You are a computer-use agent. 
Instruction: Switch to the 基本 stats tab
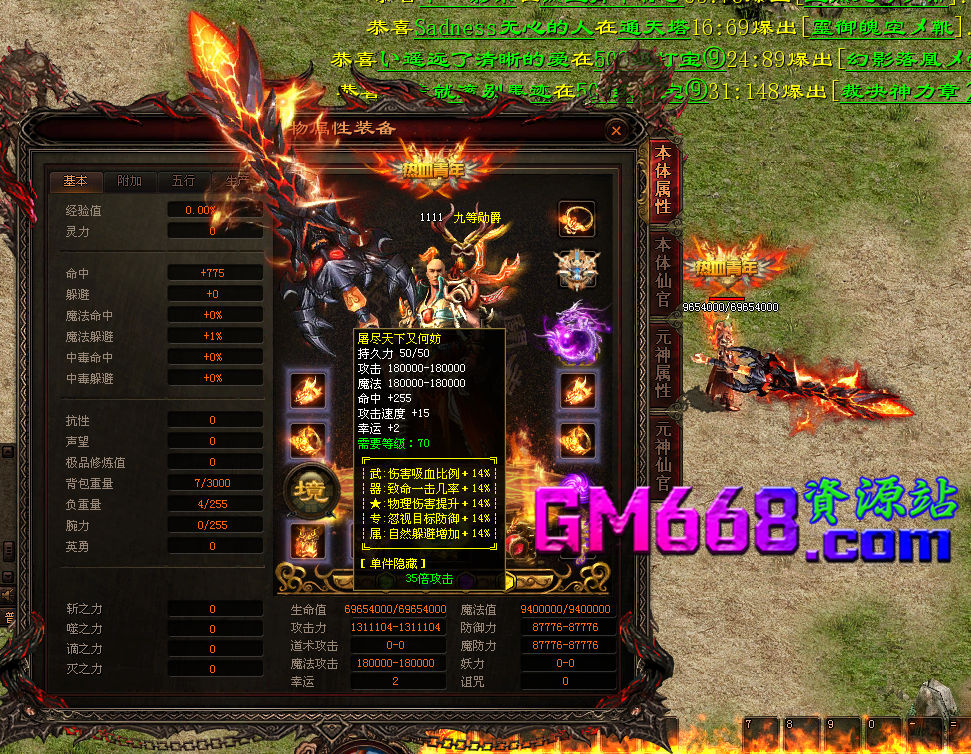click(x=76, y=181)
